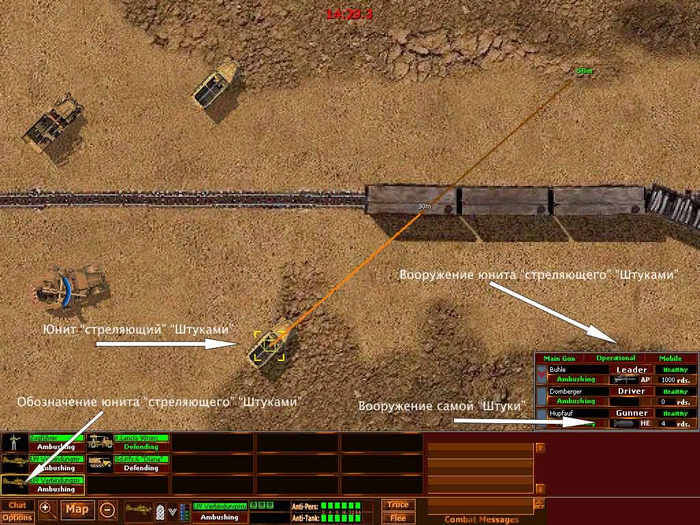Select the SdKfz "Diana" unit in the roster
The width and height of the screenshot is (700, 525).
[x=127, y=463]
